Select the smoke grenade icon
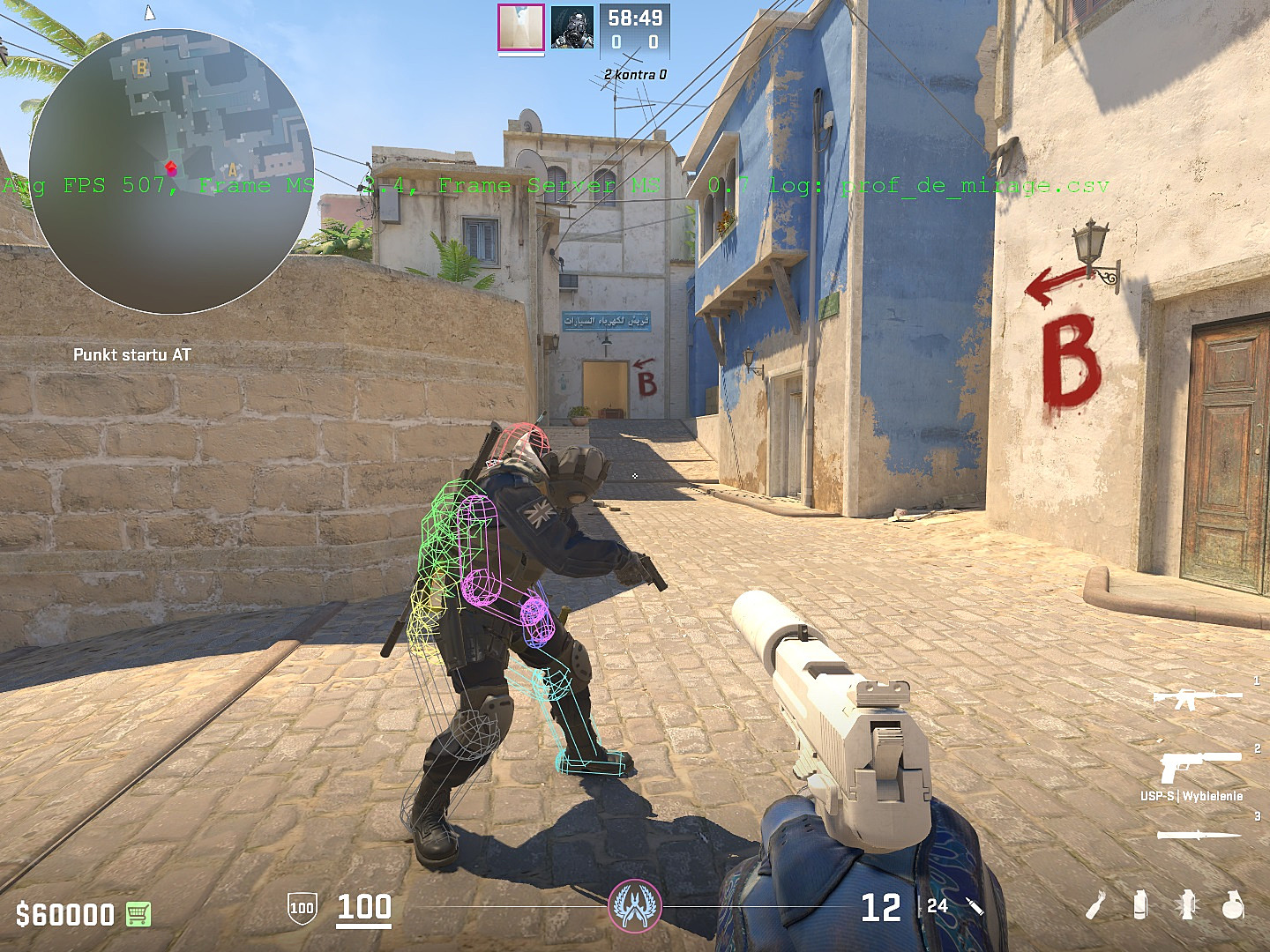Screen dimensions: 1270x952 1140,905
